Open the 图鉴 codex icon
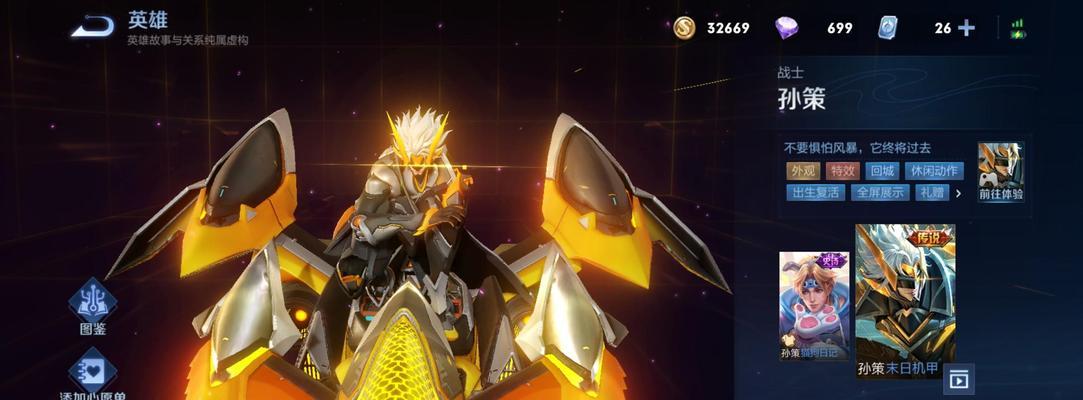 point(92,304)
